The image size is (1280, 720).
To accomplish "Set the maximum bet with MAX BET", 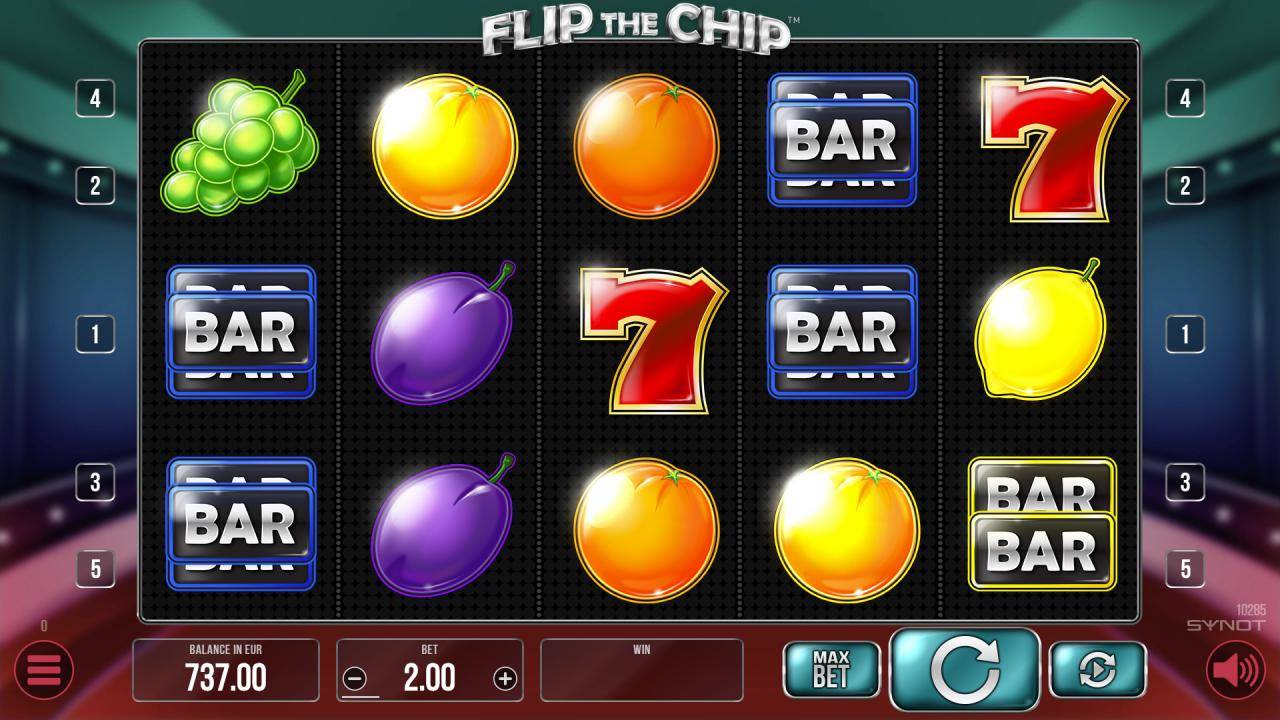I will click(x=831, y=670).
